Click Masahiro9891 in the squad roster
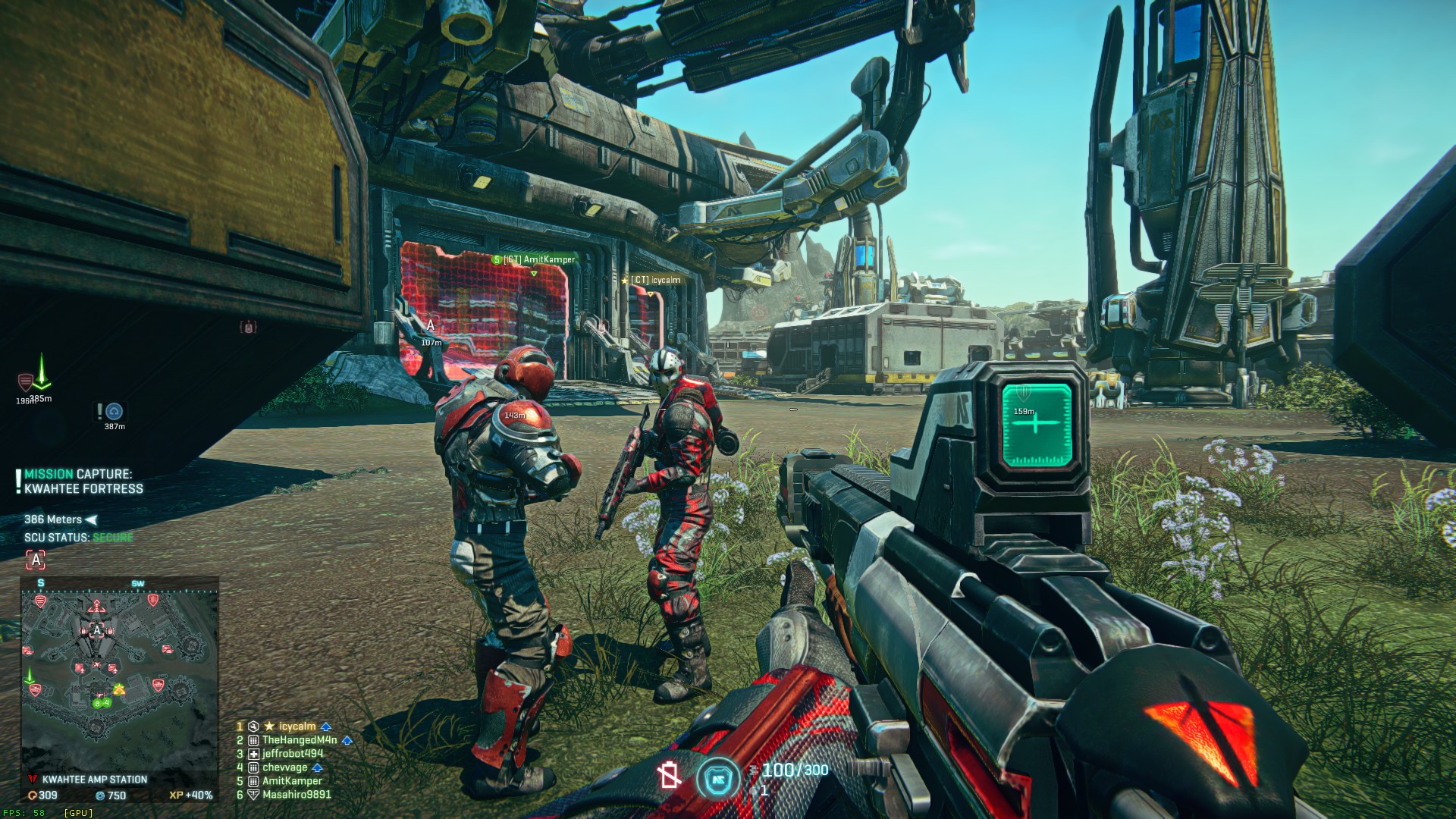 point(297,795)
